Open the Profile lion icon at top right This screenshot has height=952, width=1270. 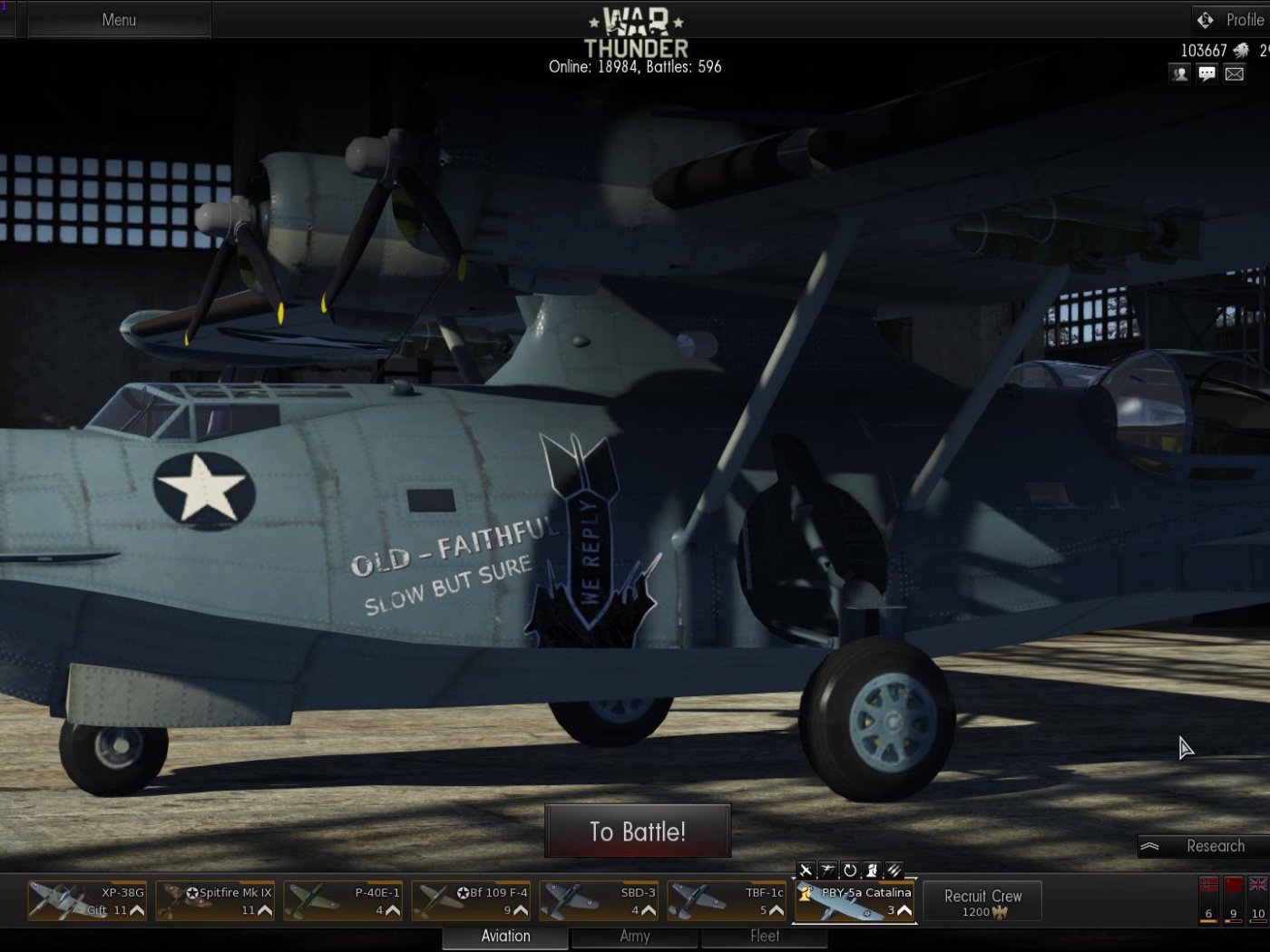point(1206,18)
